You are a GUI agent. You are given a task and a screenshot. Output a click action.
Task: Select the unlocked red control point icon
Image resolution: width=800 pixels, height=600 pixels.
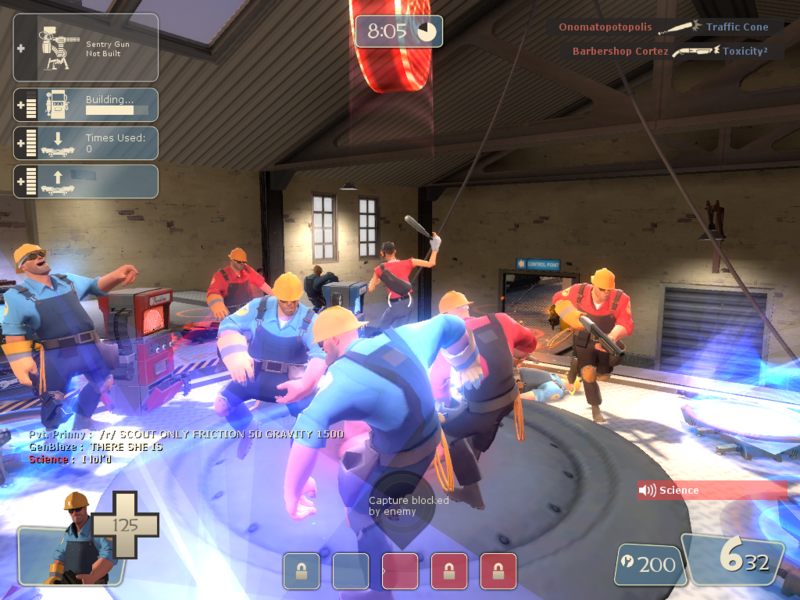click(399, 570)
